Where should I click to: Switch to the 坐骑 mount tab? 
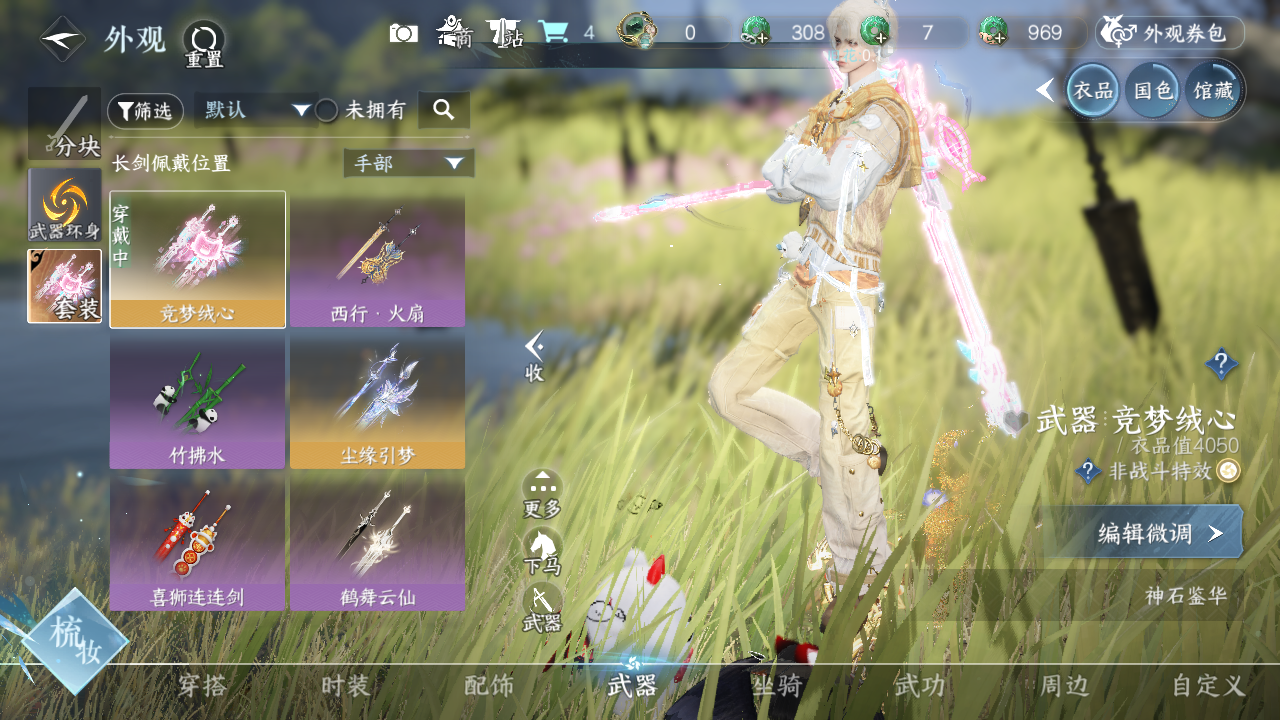[x=777, y=686]
